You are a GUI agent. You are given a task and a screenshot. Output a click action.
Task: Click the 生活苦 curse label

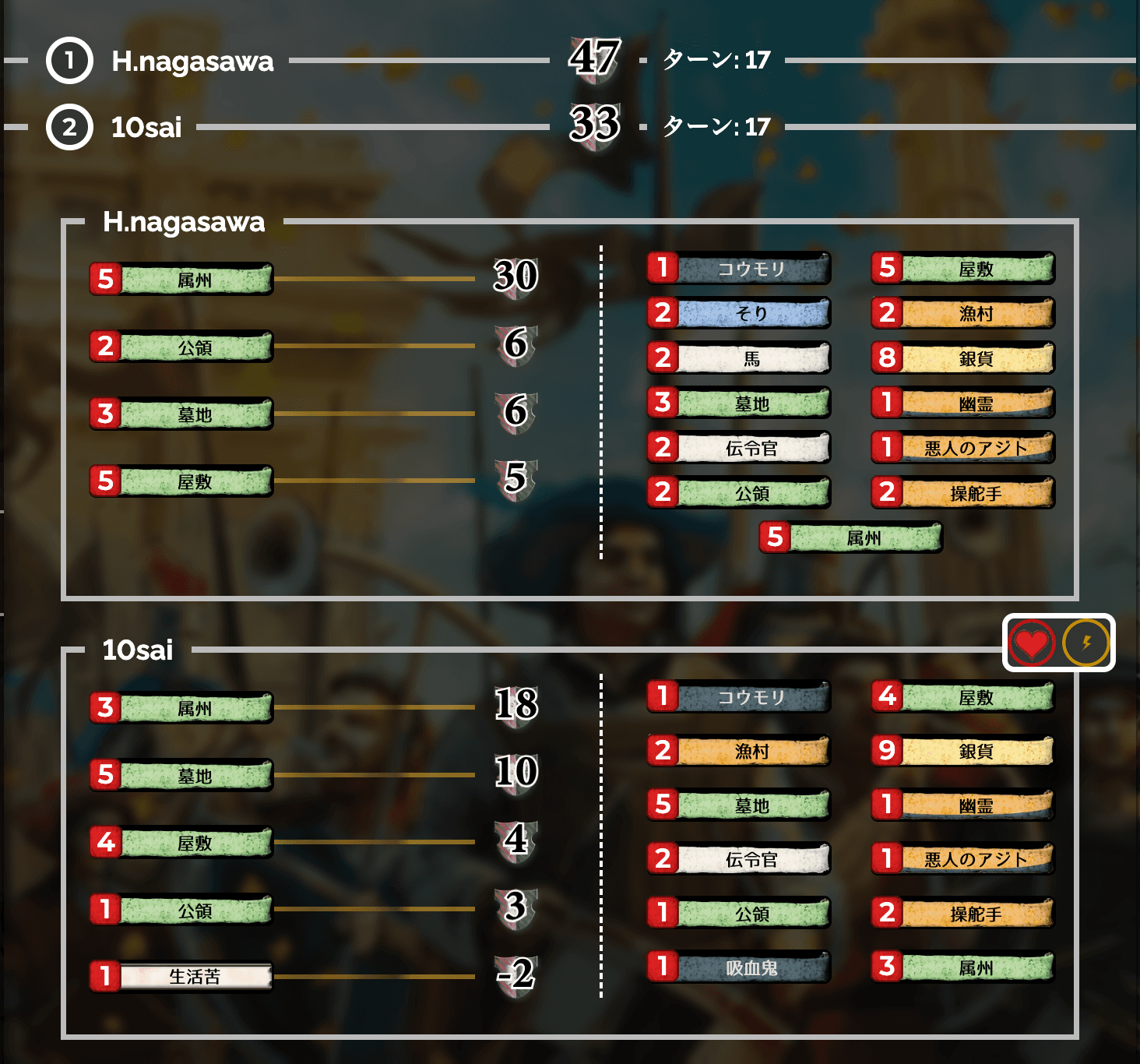click(x=195, y=976)
